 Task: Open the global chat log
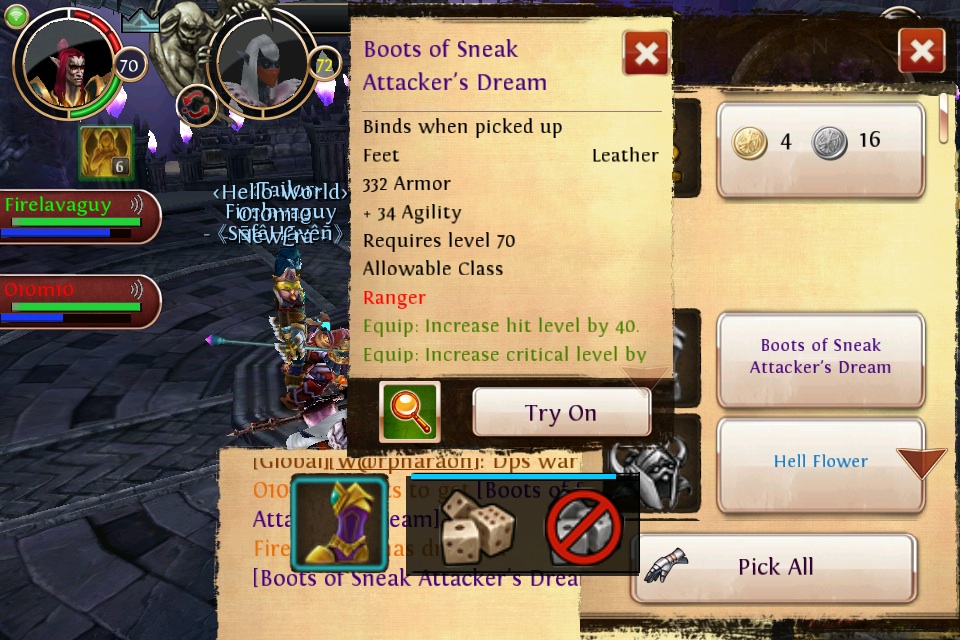[400, 530]
